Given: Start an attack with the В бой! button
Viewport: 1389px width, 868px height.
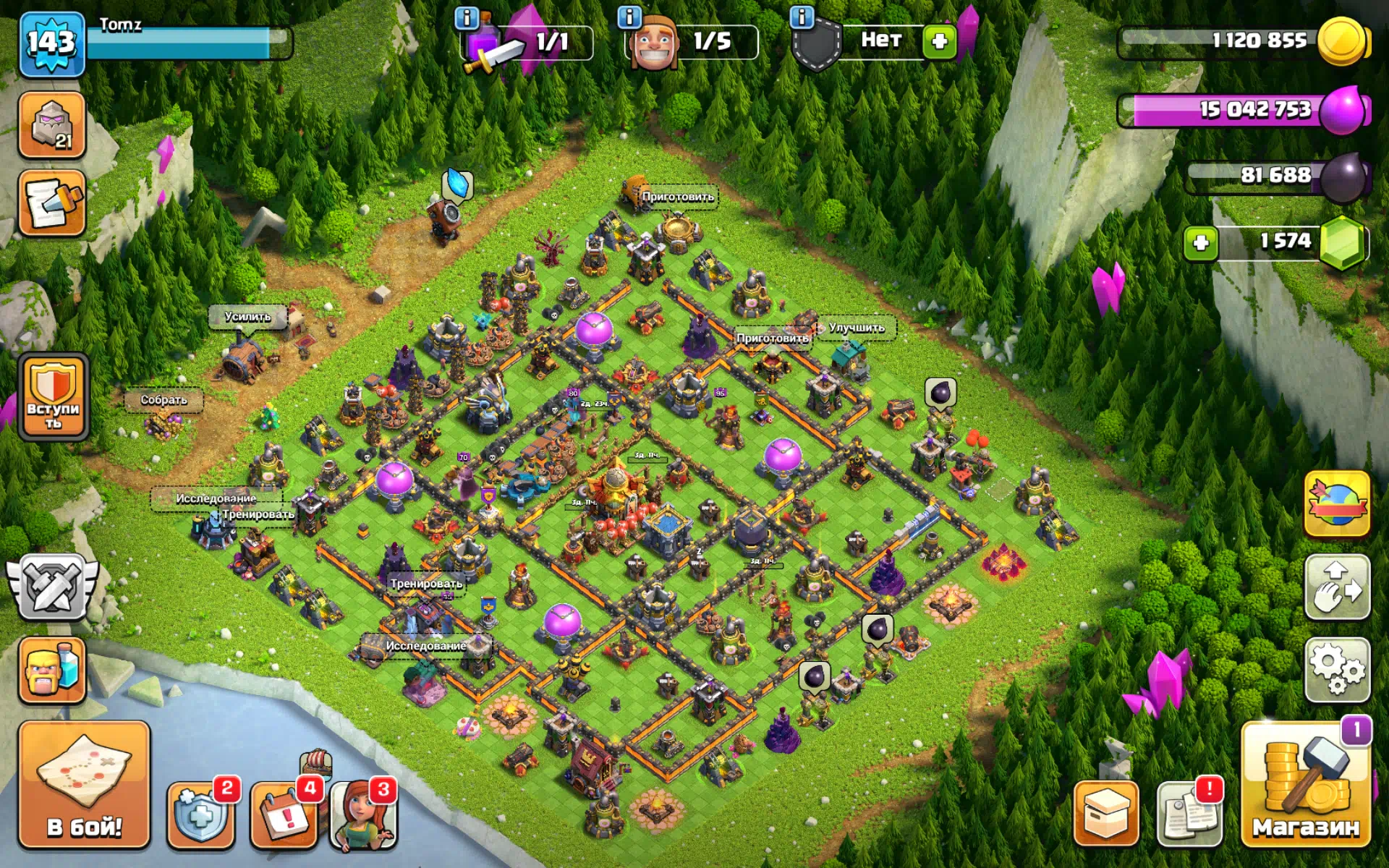Looking at the screenshot, I should point(84,784).
